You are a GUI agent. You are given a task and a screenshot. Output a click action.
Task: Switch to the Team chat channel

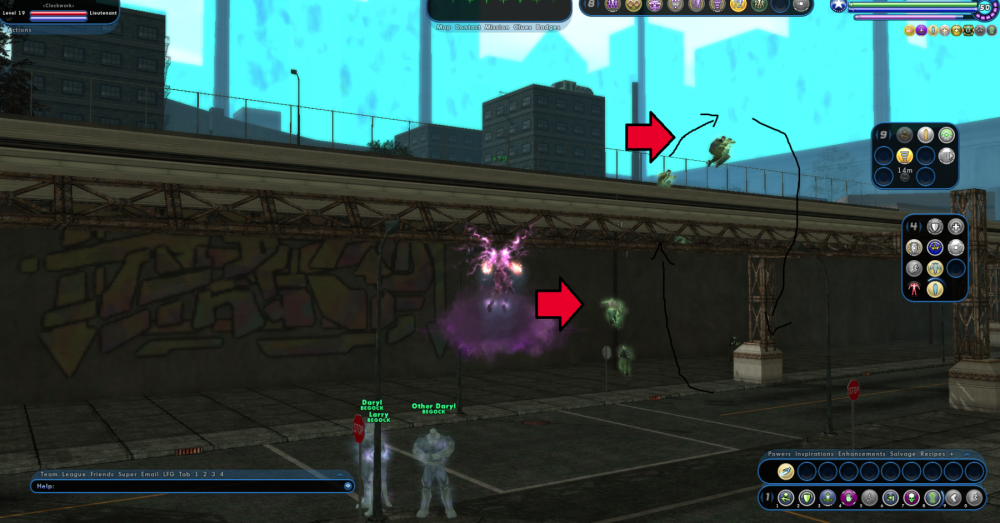pos(49,474)
